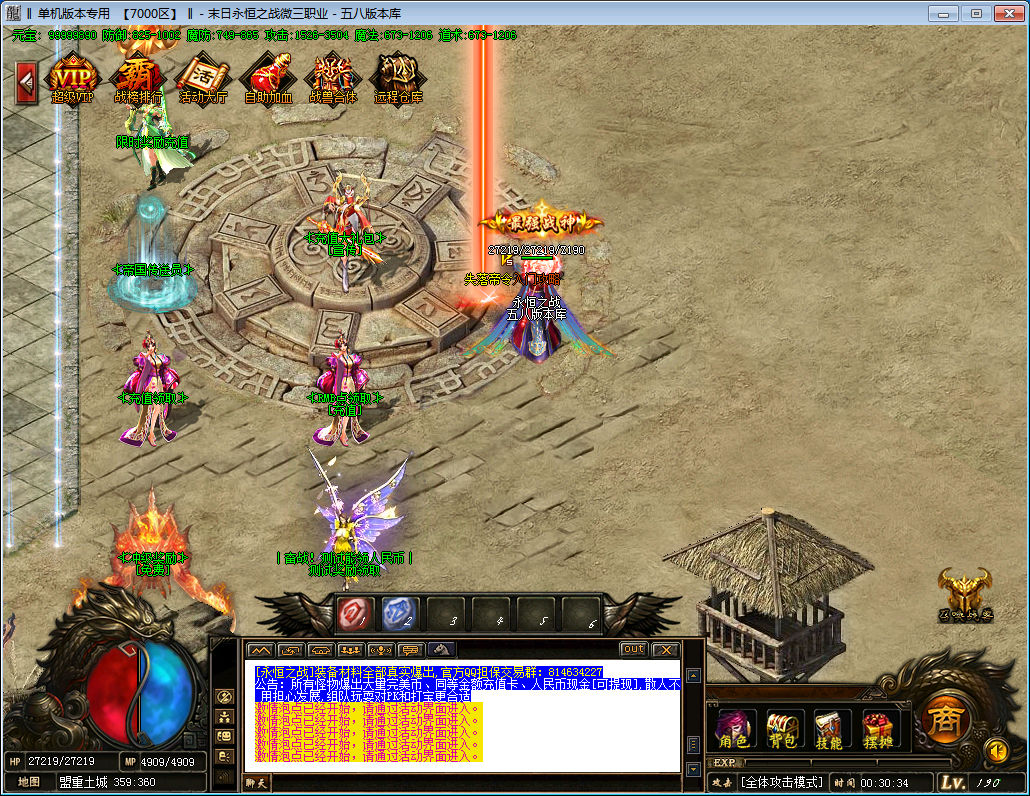
Task: Select the blue potion in hotbar slot 2
Action: [x=401, y=612]
